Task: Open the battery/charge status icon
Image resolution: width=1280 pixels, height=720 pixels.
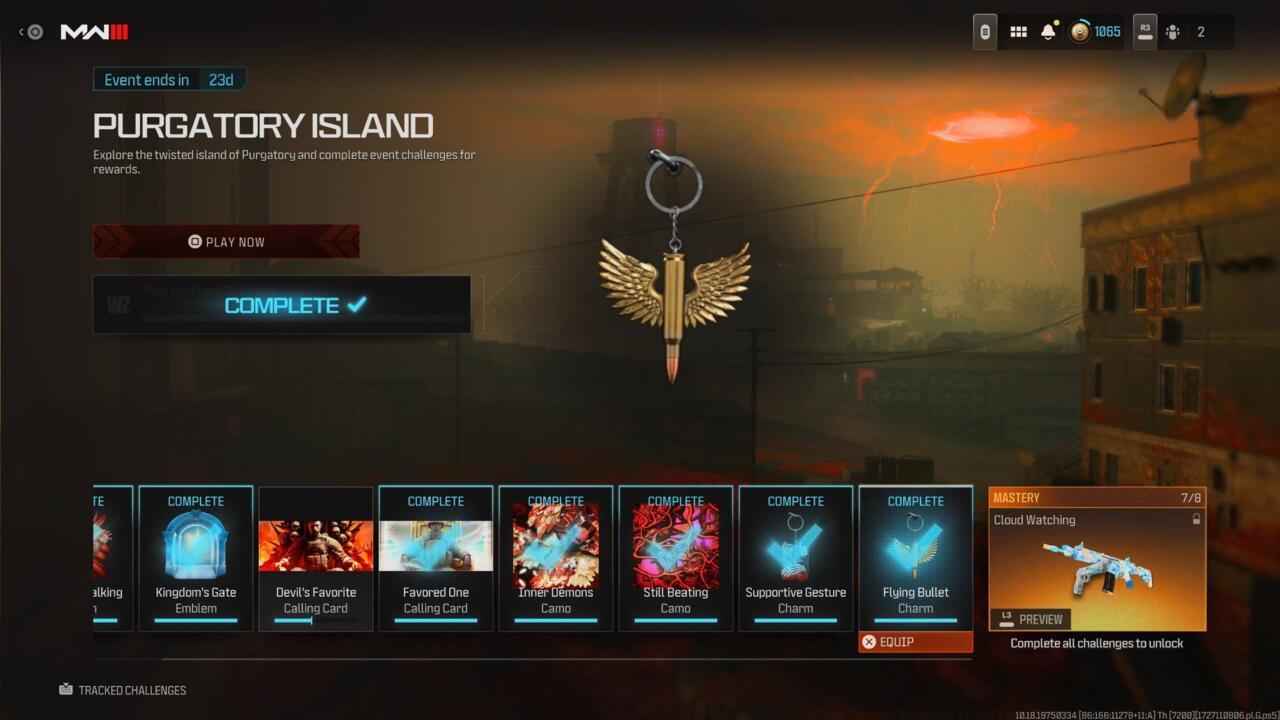Action: [984, 31]
